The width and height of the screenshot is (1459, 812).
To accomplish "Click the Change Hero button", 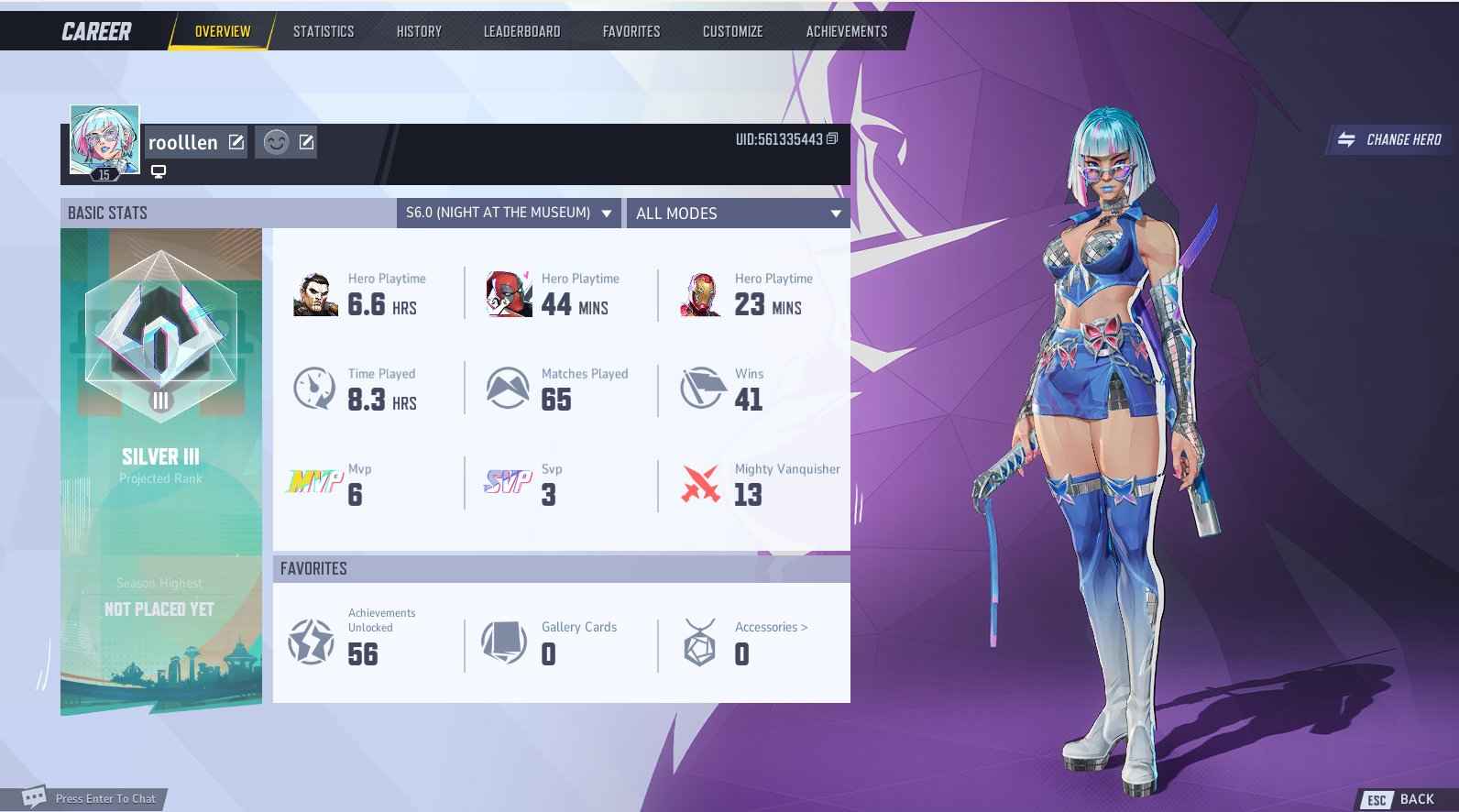I will coord(1387,140).
